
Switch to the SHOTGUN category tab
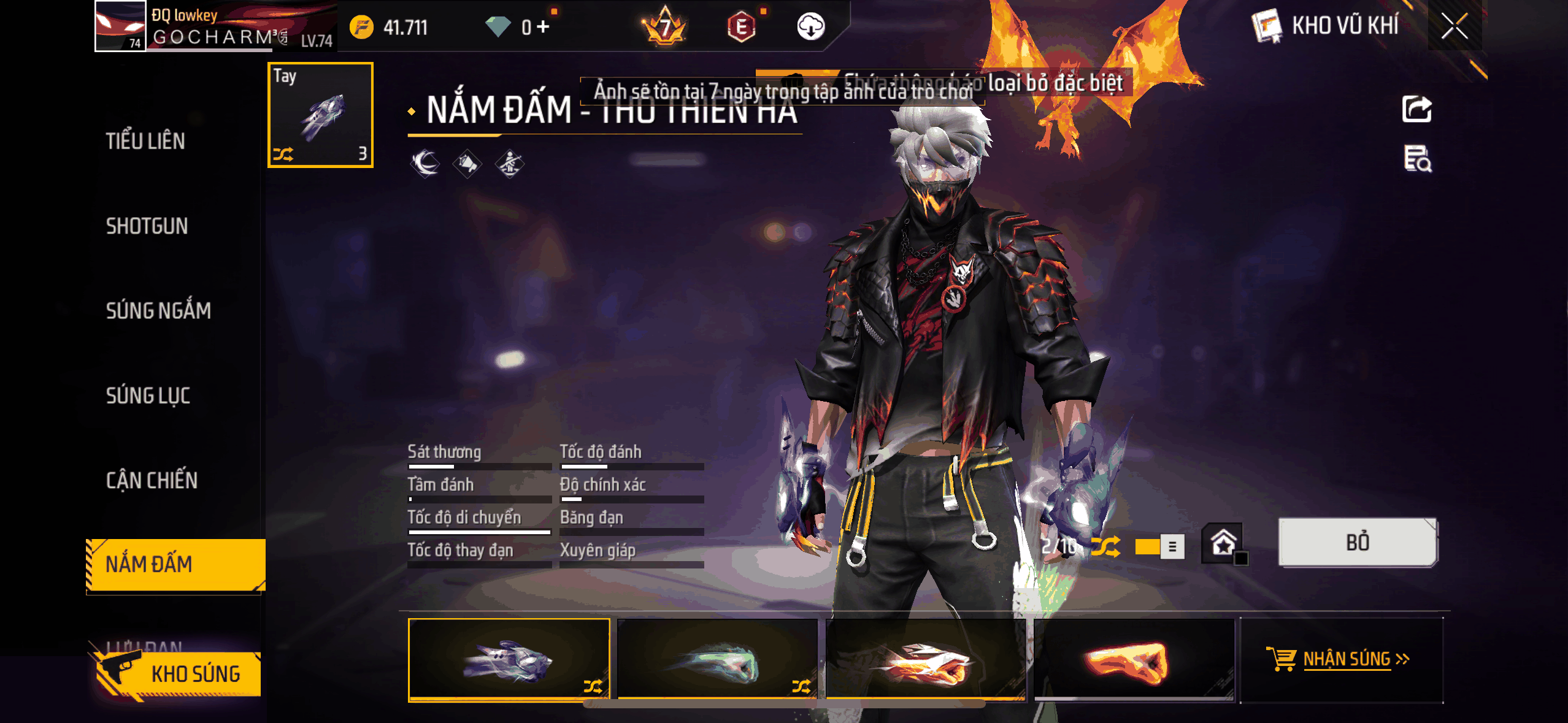click(147, 226)
